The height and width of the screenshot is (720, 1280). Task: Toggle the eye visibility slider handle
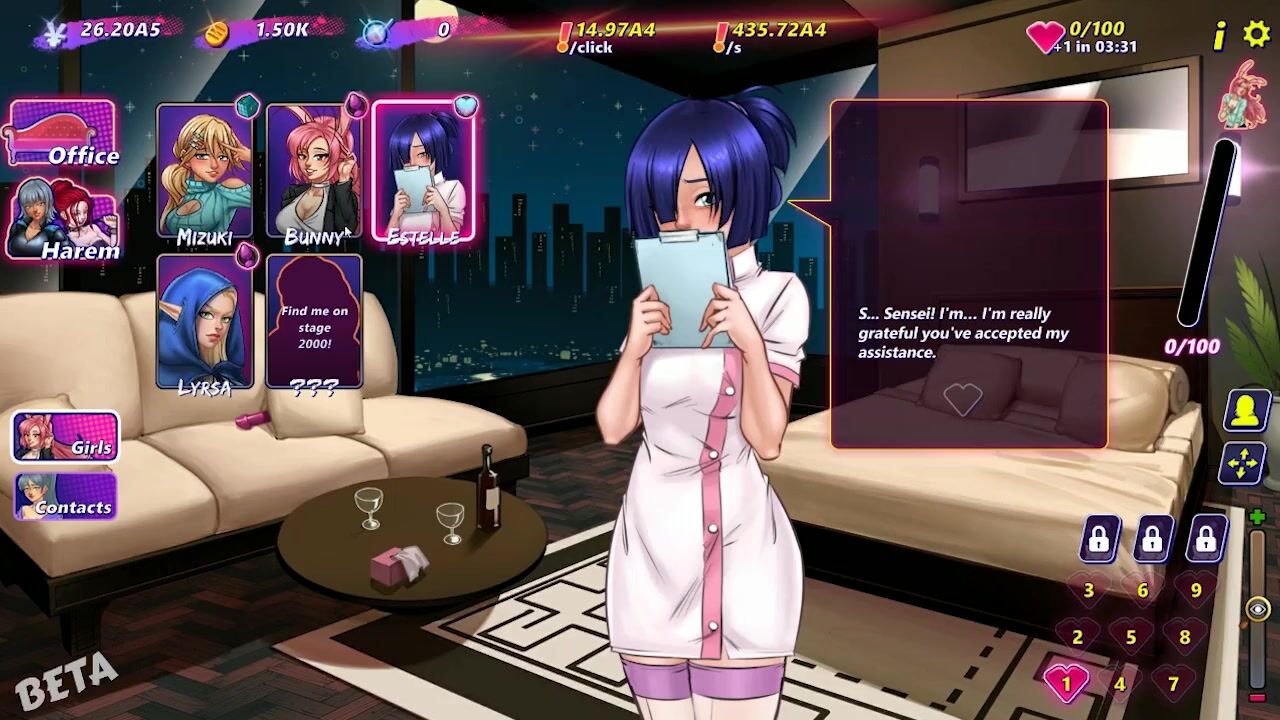tap(1258, 609)
